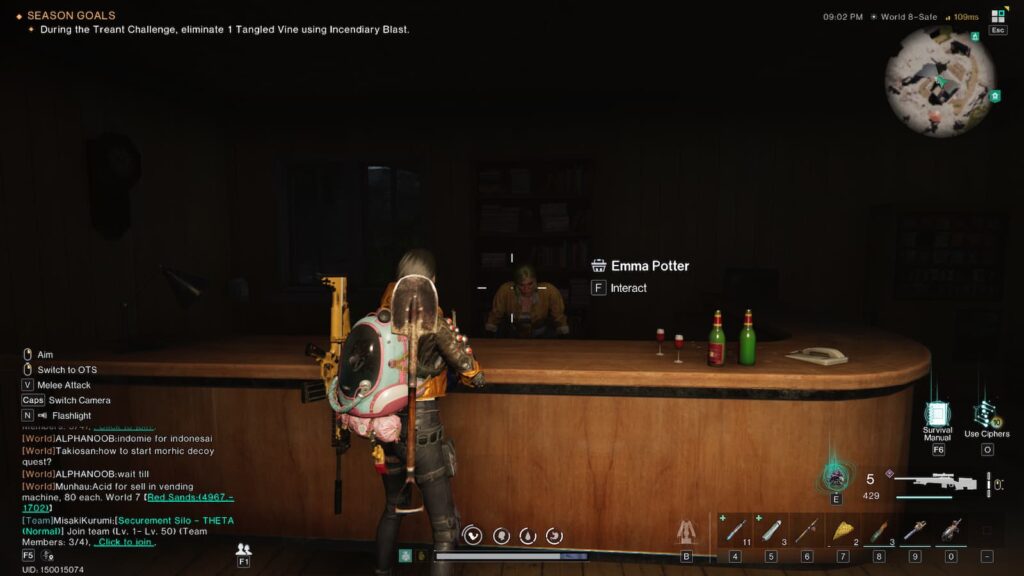Activate the glowing deviation ability icon
This screenshot has width=1024, height=576.
(x=836, y=476)
